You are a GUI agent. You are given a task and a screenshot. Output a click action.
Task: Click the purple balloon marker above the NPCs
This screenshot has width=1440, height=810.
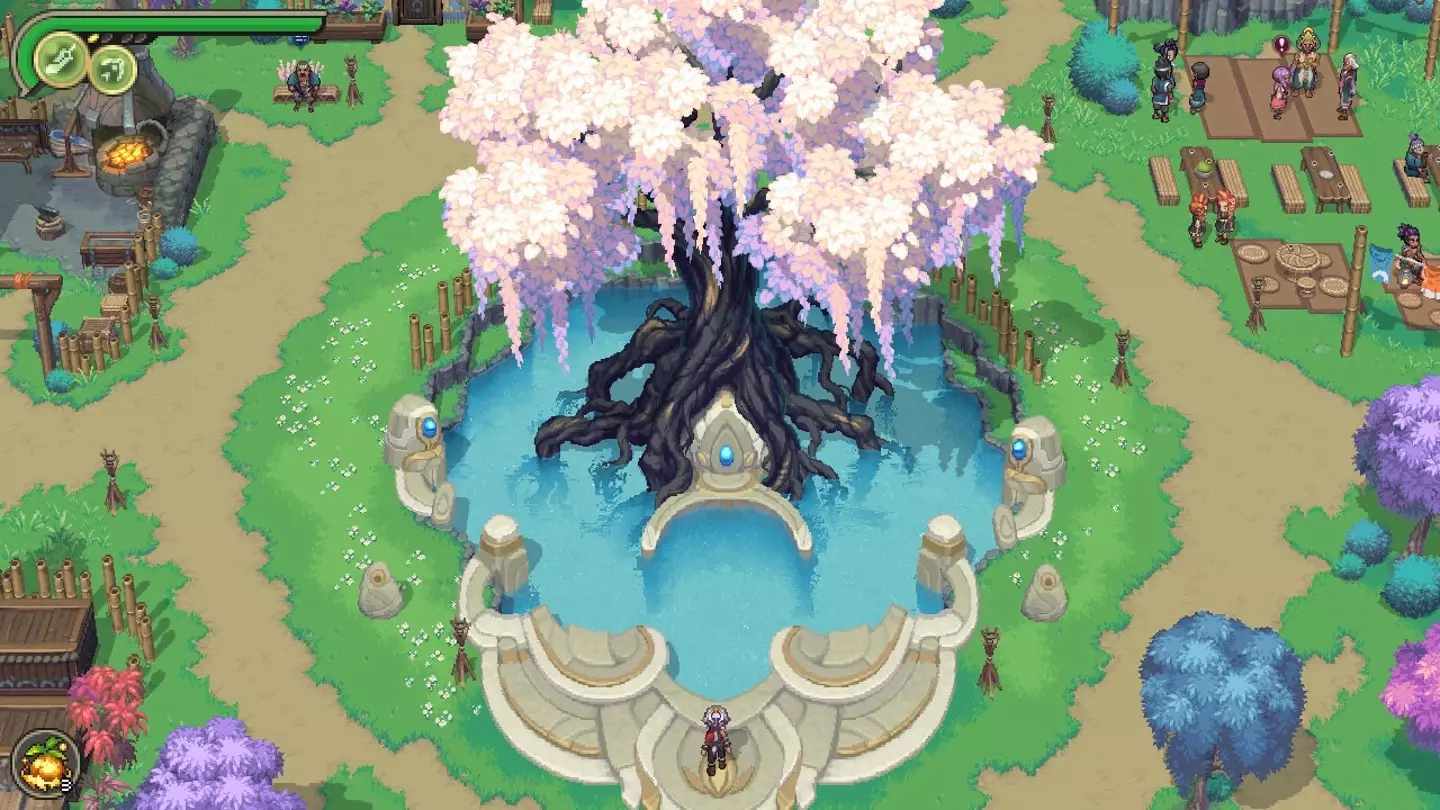(1281, 46)
